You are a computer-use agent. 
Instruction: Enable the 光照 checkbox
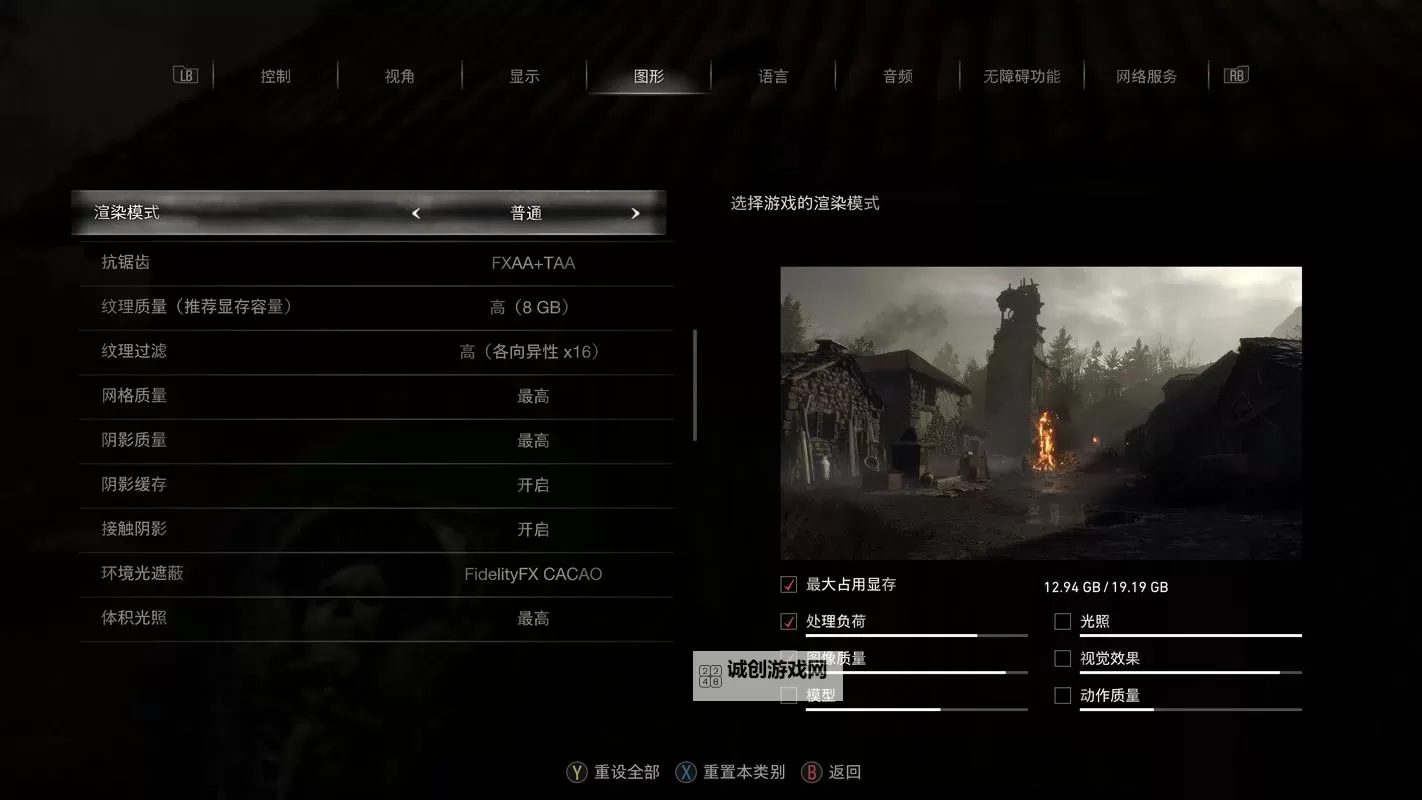(1062, 620)
